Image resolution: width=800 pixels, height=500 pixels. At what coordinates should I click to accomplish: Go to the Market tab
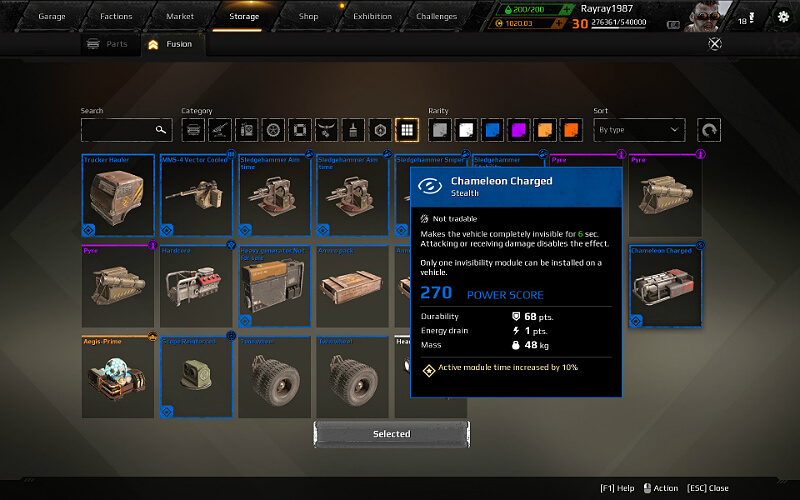[180, 17]
